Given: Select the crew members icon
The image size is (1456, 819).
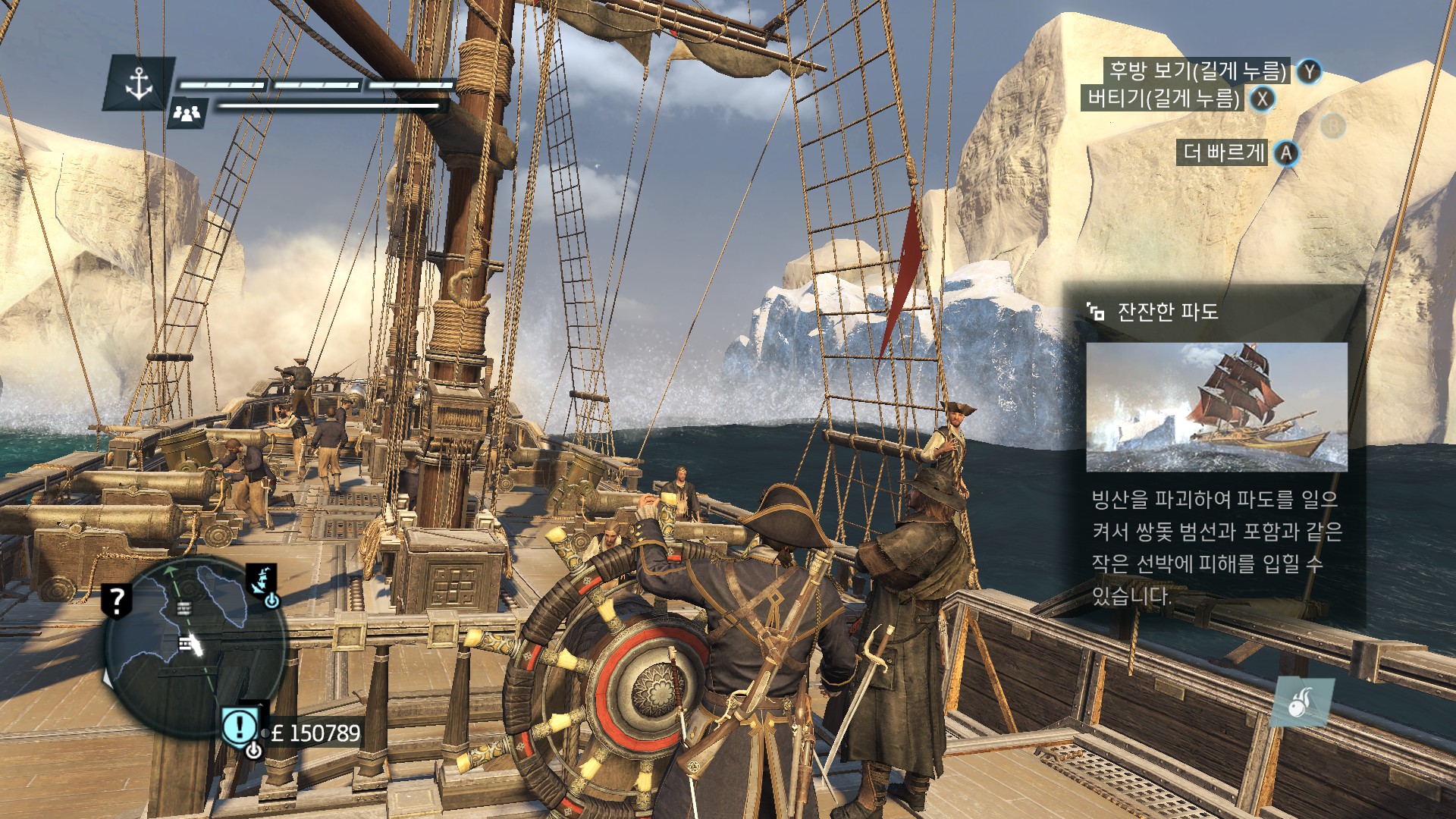Looking at the screenshot, I should coord(187,113).
